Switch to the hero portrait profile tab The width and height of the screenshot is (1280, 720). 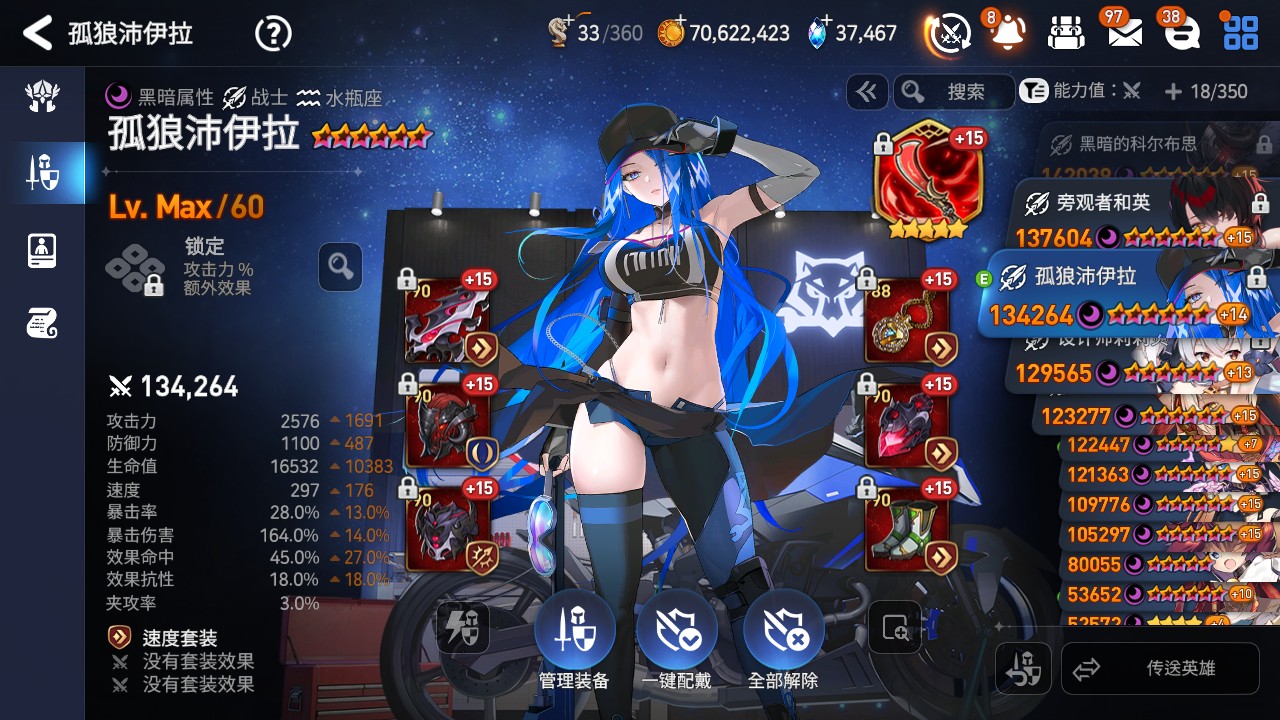point(42,250)
